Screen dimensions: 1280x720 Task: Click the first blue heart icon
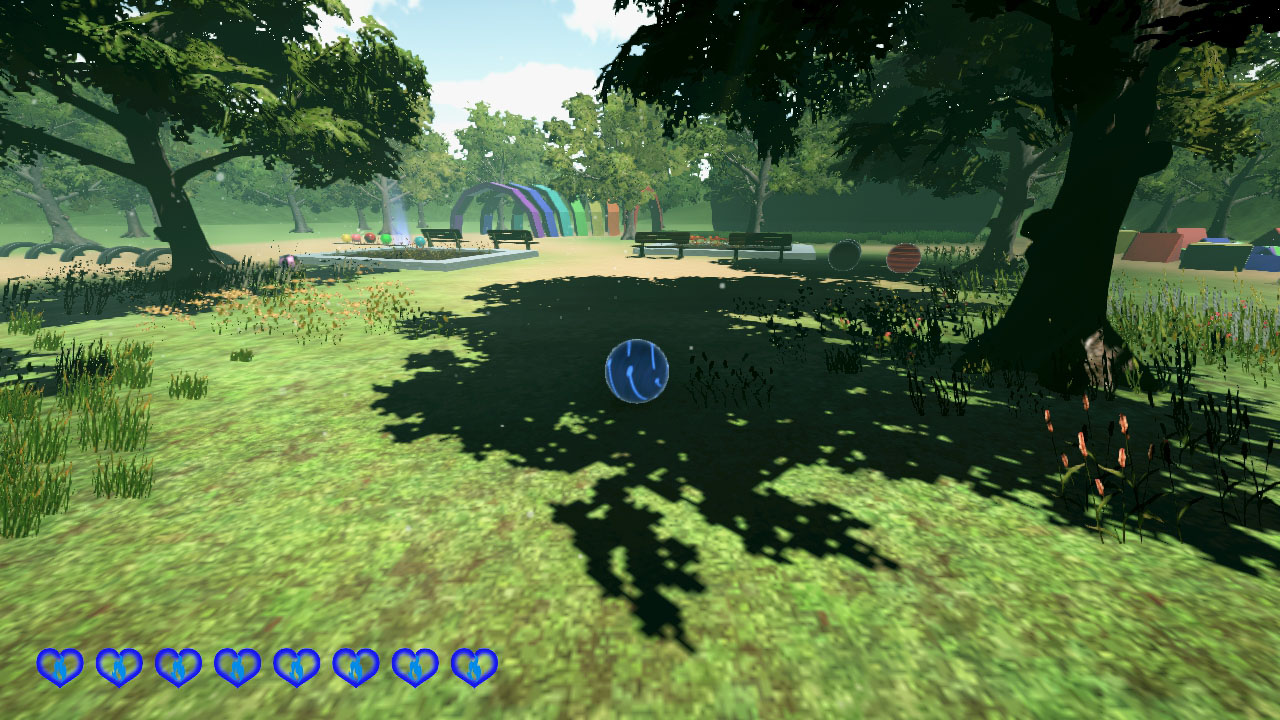[59, 665]
